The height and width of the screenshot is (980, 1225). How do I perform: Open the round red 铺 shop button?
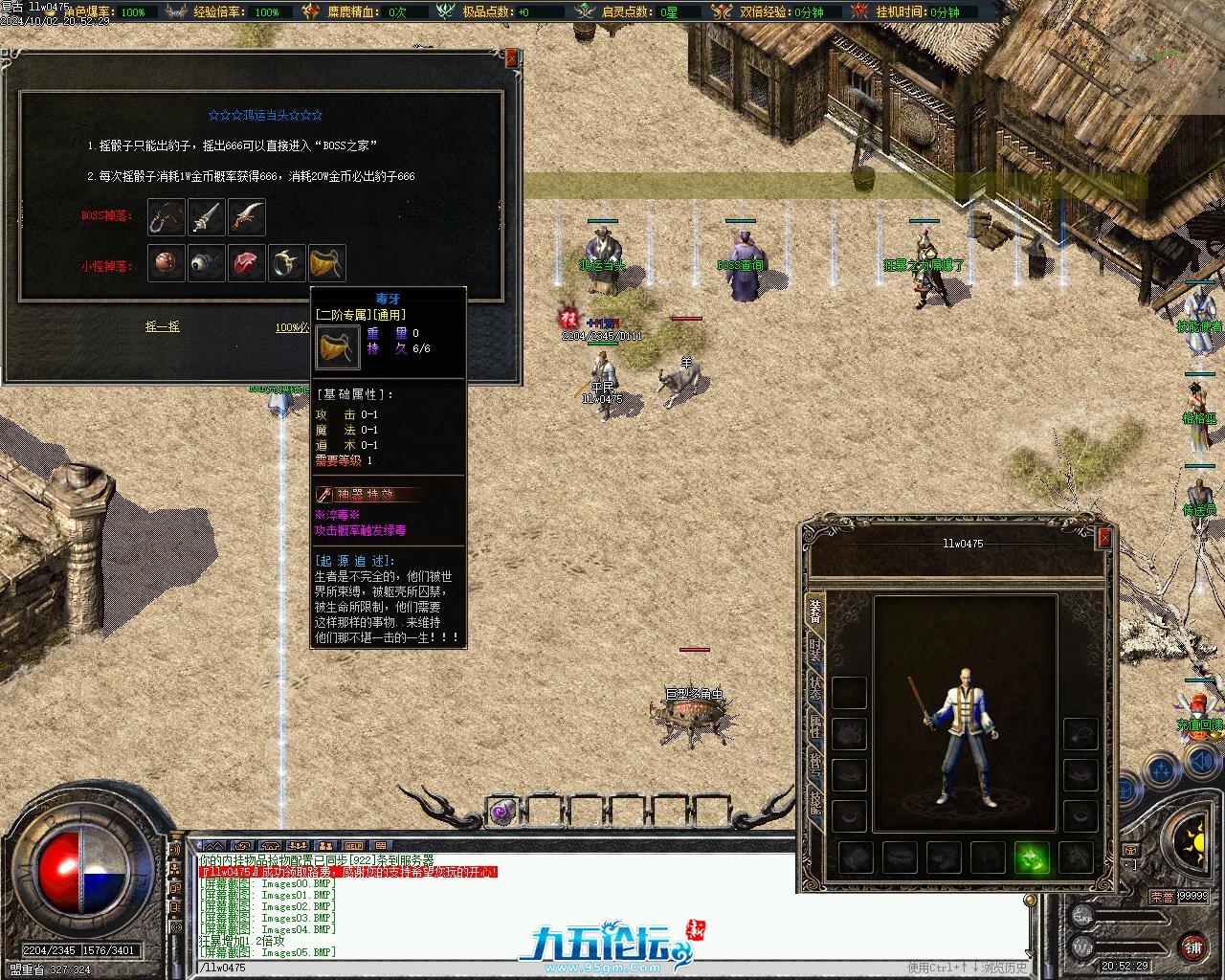point(1192,947)
